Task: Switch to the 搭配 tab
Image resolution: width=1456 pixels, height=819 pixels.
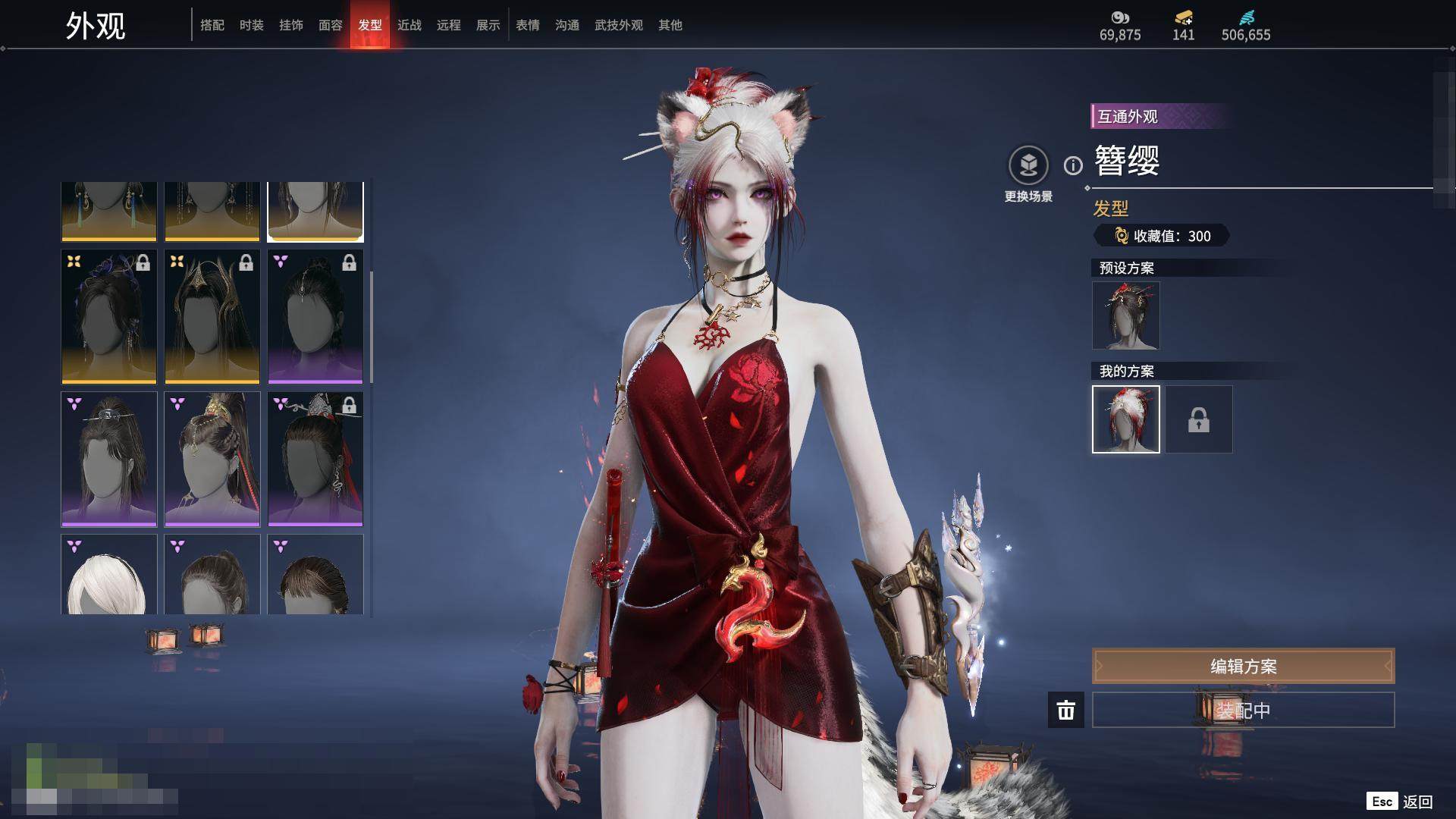Action: pos(212,25)
